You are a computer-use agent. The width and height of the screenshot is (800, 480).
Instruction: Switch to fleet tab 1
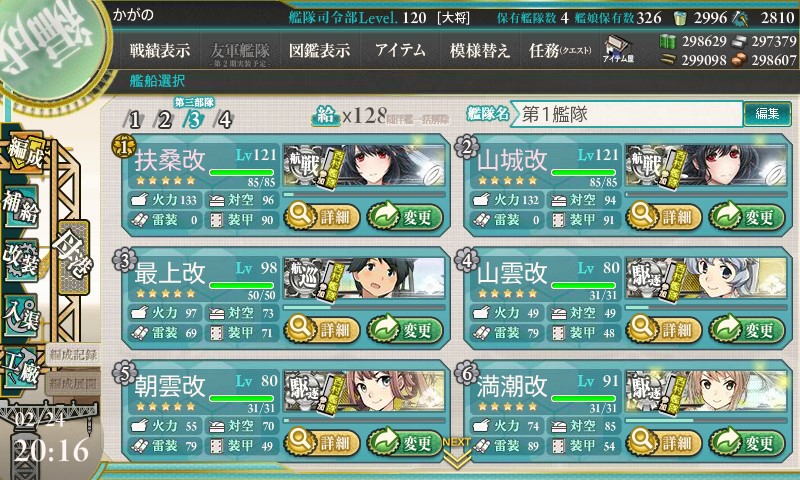click(x=134, y=121)
